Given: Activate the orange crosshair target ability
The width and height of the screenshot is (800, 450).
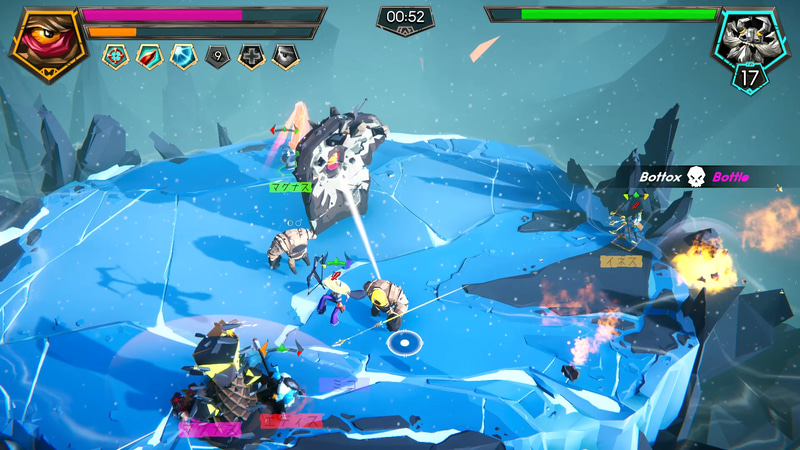Looking at the screenshot, I should pyautogui.click(x=115, y=56).
